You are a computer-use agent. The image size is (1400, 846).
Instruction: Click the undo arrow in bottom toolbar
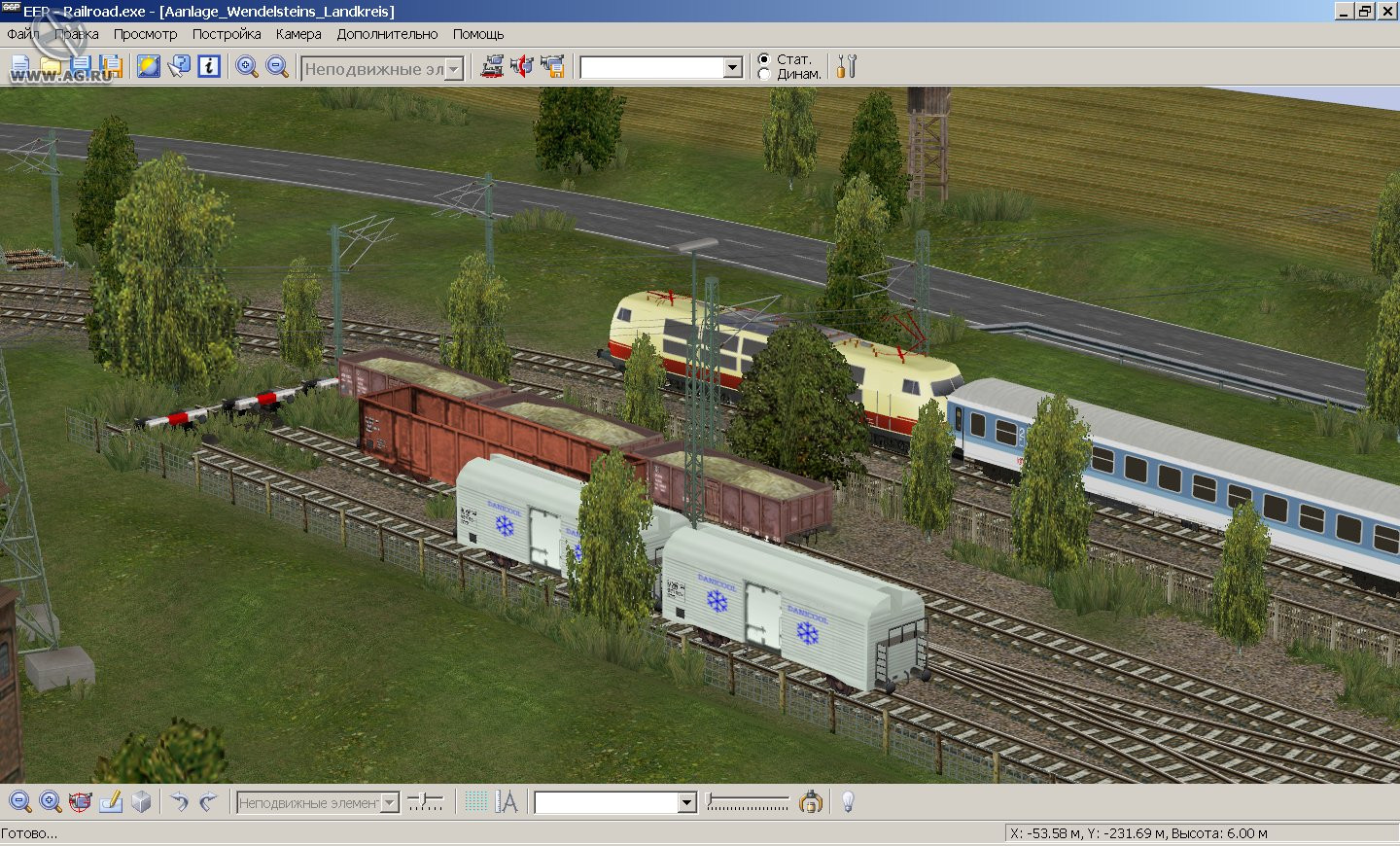181,802
